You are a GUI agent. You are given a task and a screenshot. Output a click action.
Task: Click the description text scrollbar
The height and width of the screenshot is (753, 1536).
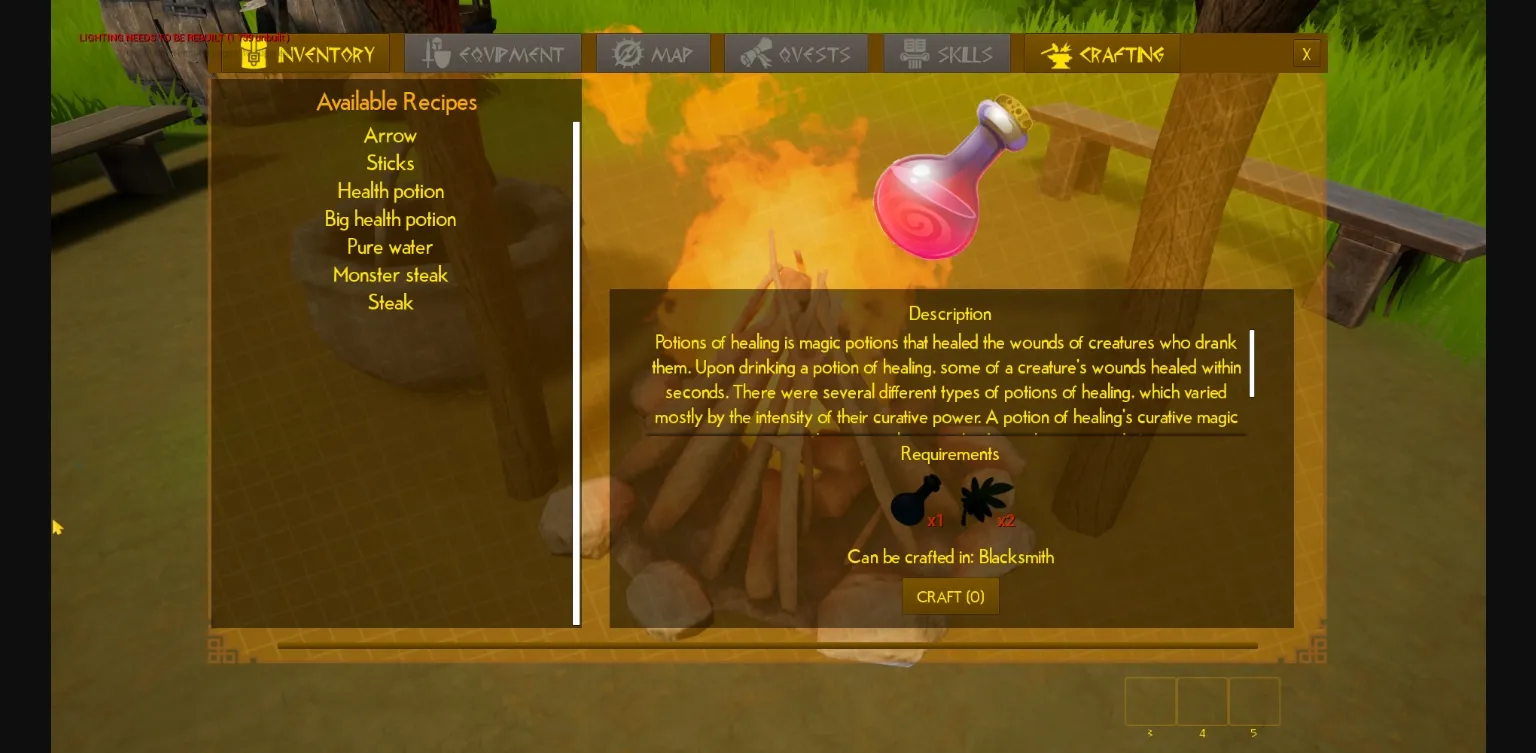click(x=1252, y=364)
